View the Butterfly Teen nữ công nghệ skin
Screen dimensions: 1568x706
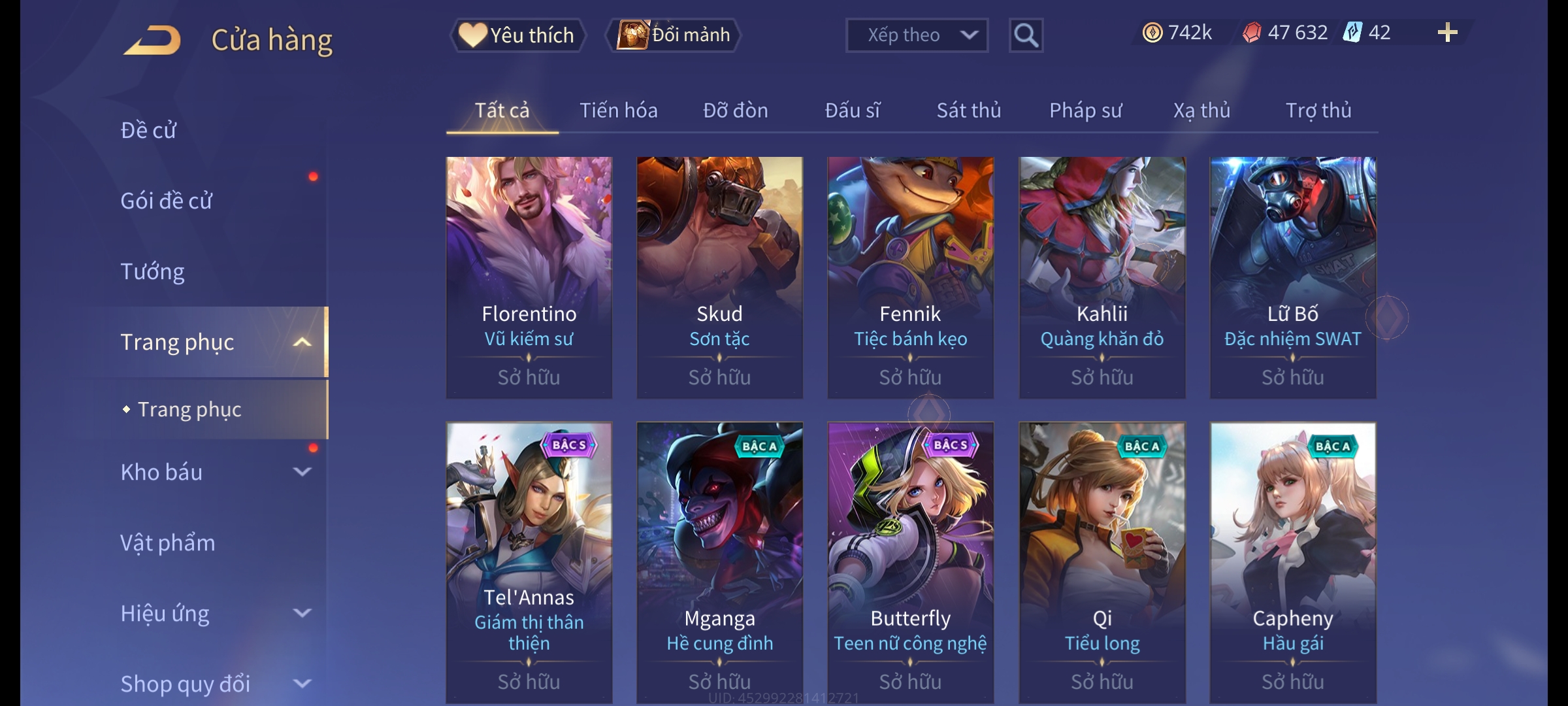[x=910, y=562]
